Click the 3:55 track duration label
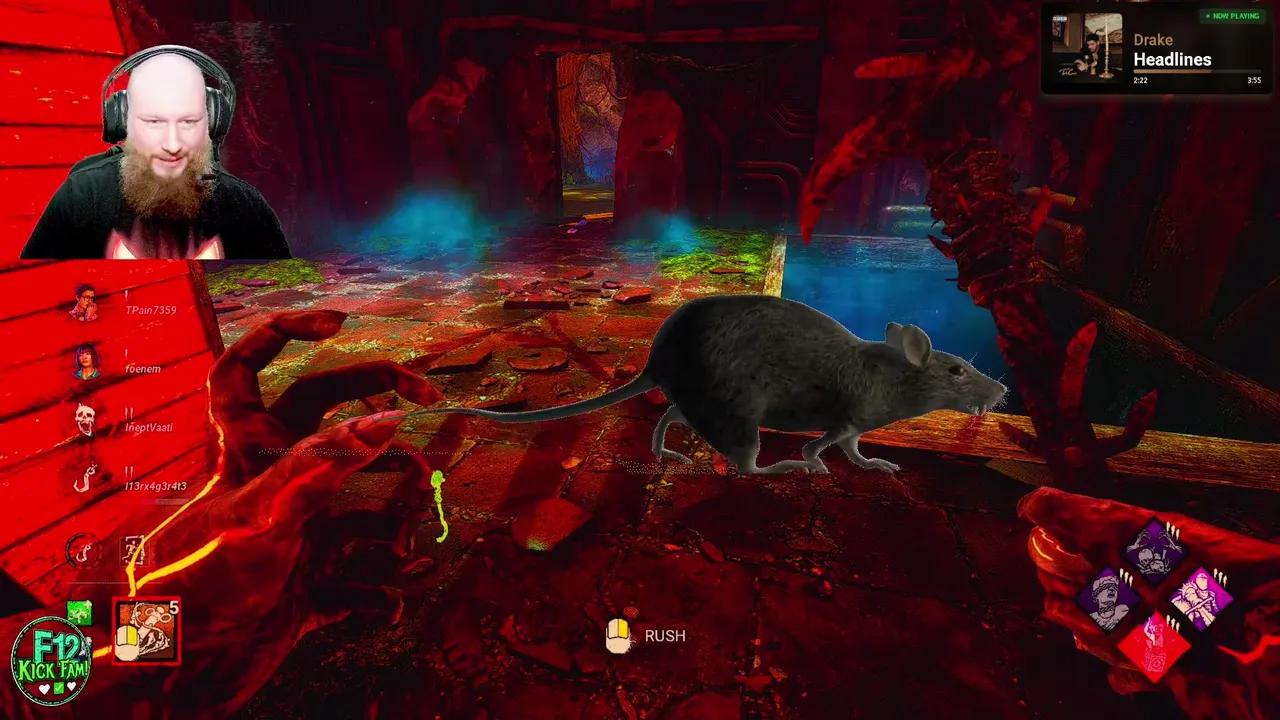 (x=1255, y=80)
